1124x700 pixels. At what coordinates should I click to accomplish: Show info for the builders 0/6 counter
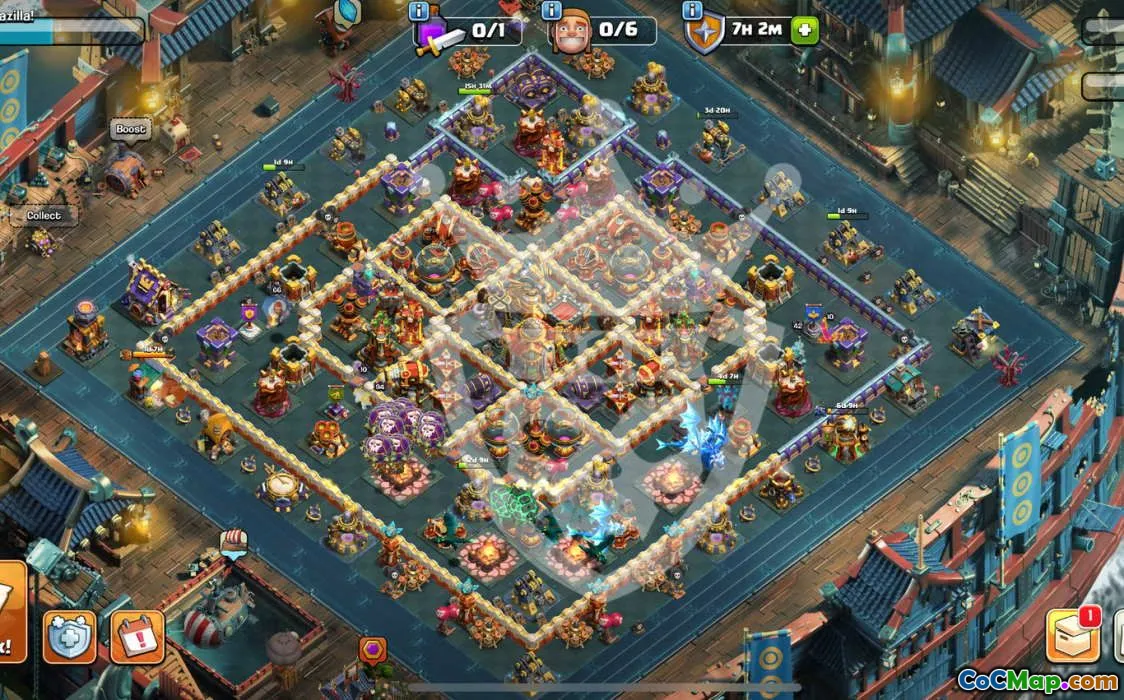551,11
